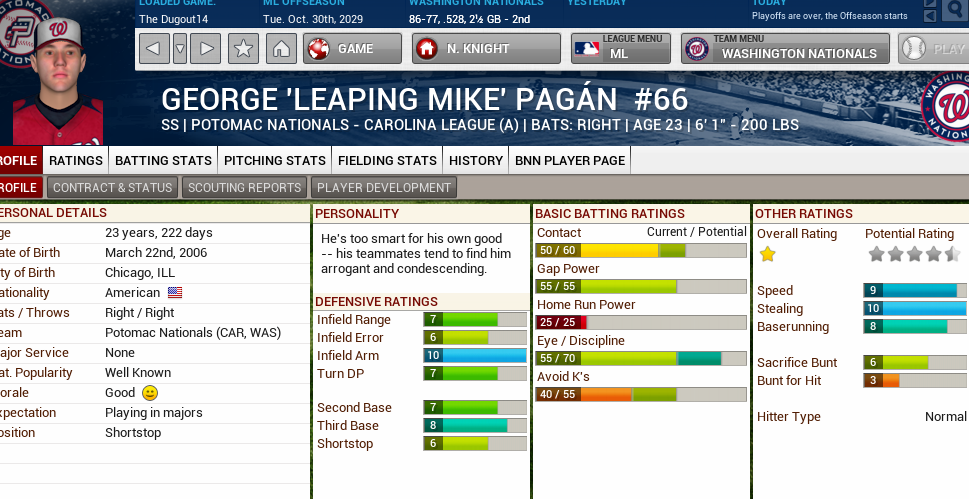This screenshot has width=969, height=499.
Task: Switch to the Batting Stats tab
Action: click(x=163, y=160)
